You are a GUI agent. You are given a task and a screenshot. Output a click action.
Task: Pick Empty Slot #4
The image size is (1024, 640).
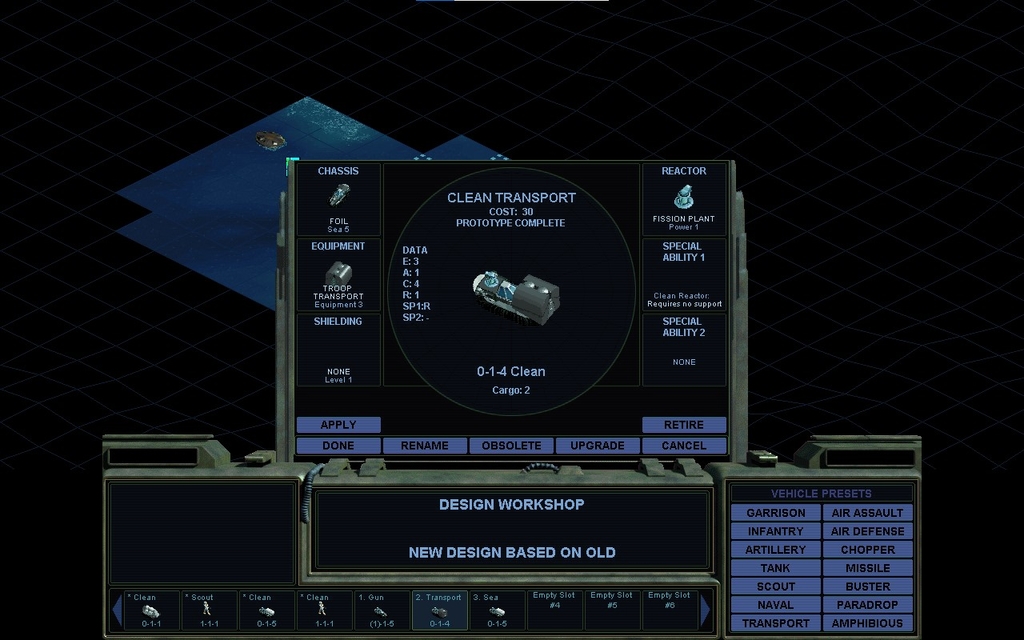(x=555, y=610)
